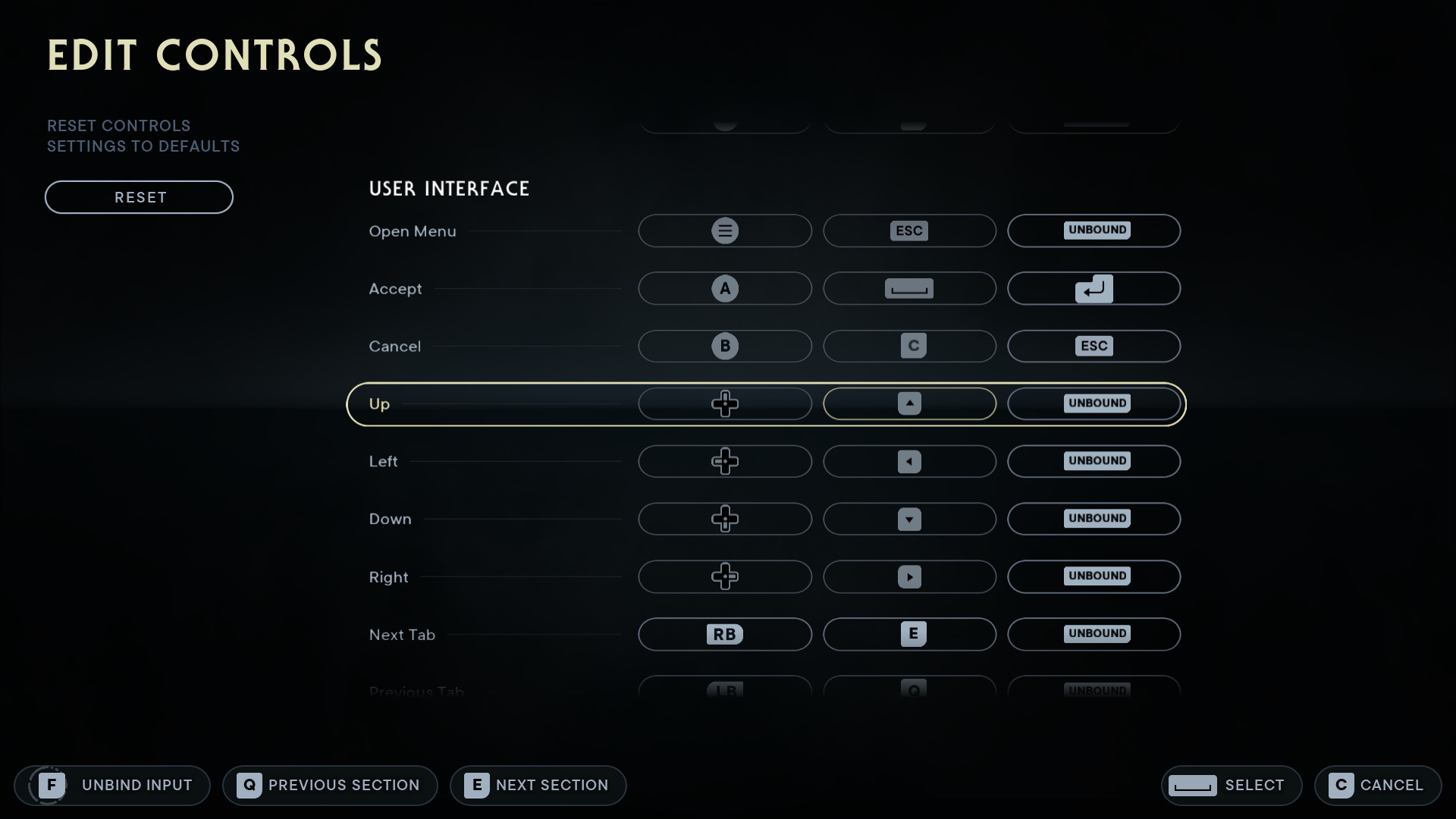The height and width of the screenshot is (819, 1456).
Task: Change the Open Menu unbound alternate slot
Action: coord(1094,231)
